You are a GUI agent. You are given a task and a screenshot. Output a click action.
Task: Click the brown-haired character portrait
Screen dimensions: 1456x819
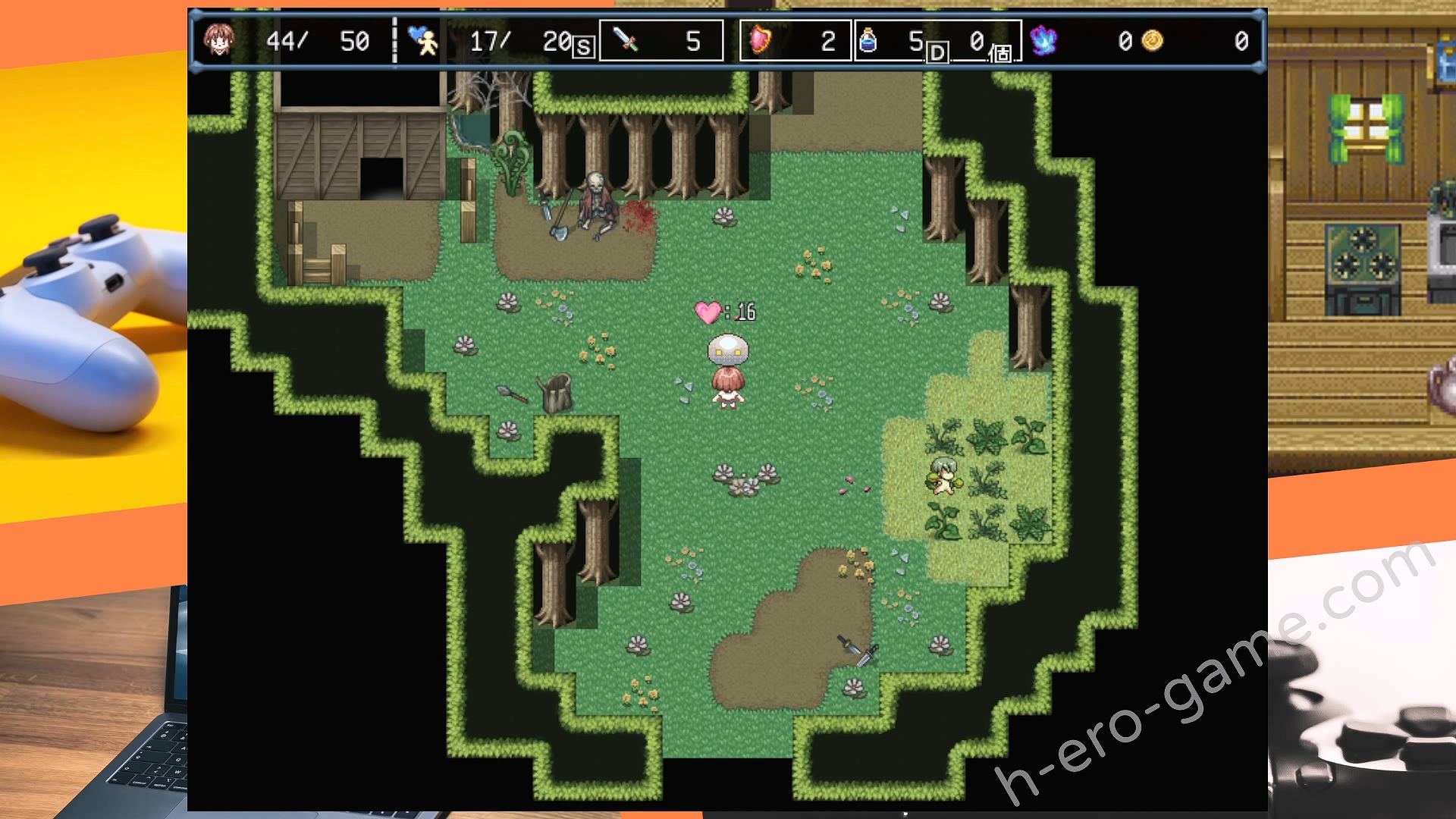tap(219, 39)
